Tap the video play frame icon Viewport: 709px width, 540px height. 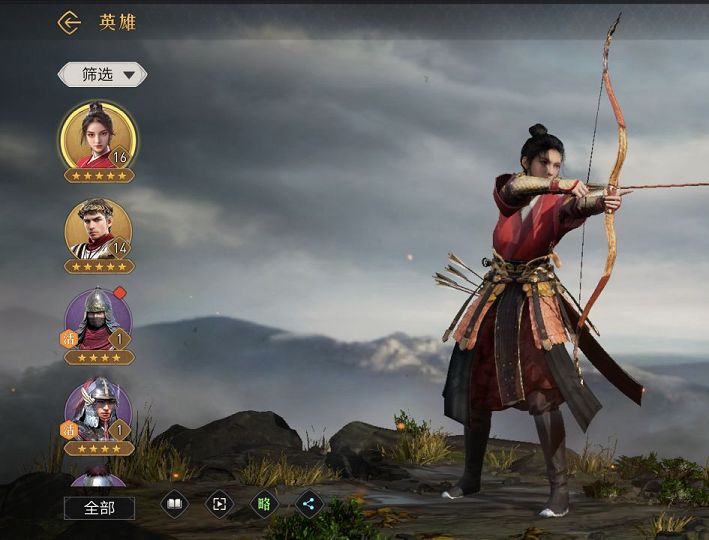[x=219, y=503]
